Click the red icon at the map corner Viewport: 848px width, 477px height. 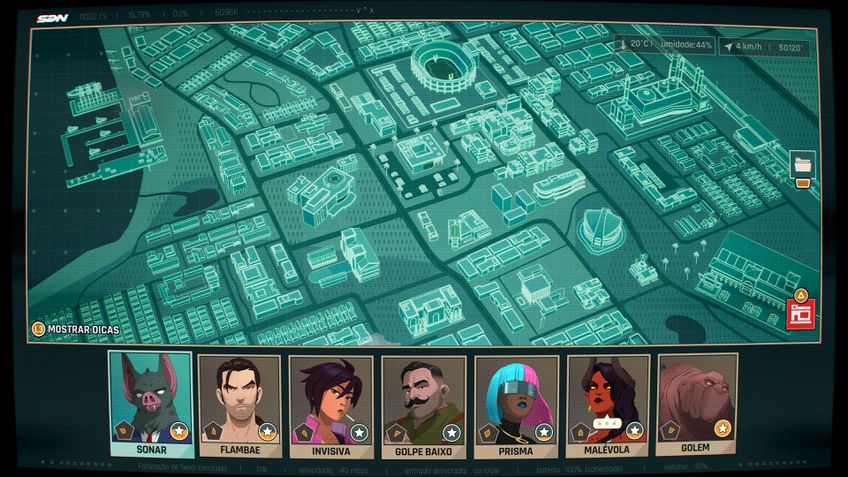point(799,311)
